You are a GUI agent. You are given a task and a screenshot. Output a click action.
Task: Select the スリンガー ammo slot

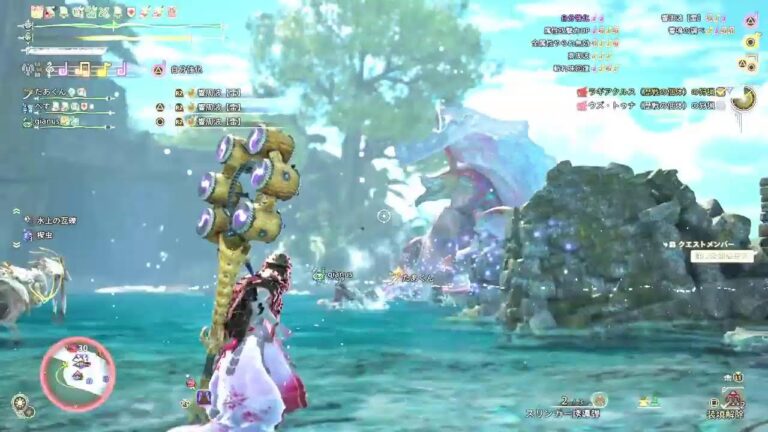click(x=560, y=411)
